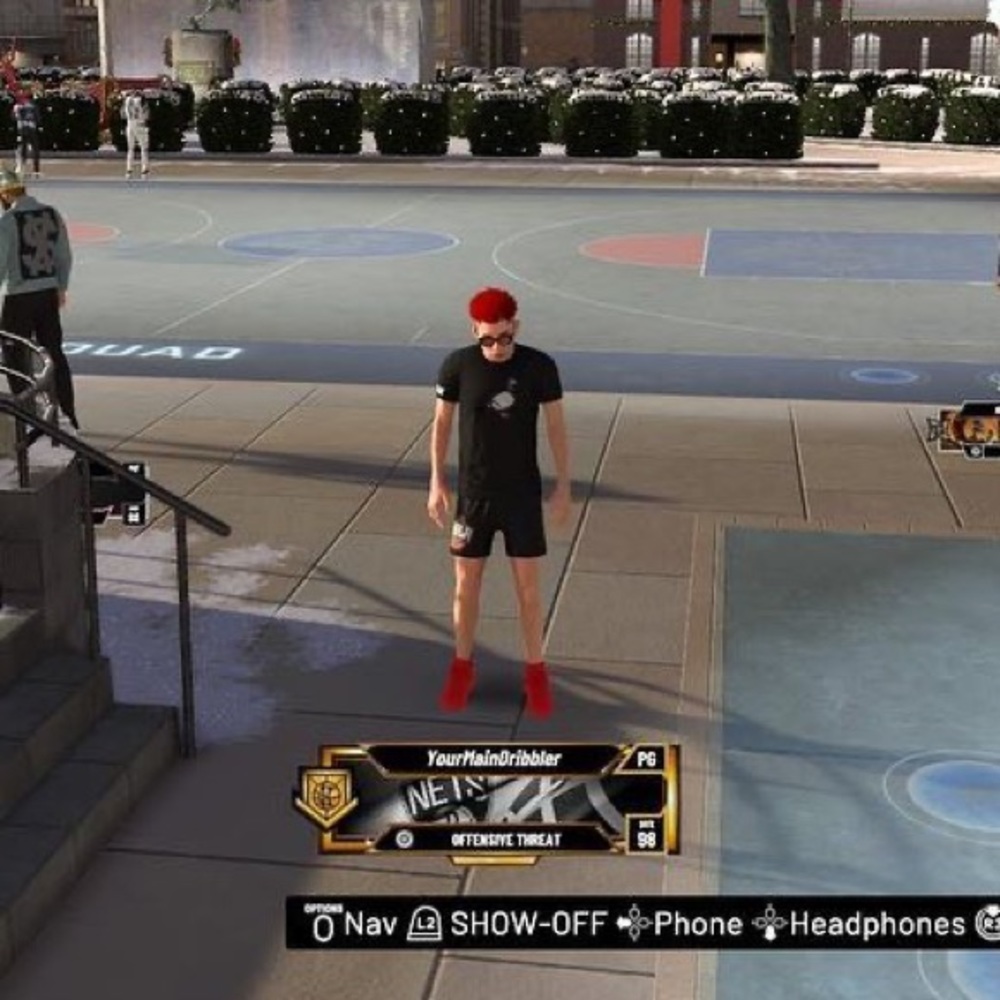Image resolution: width=1000 pixels, height=1000 pixels.
Task: Click the gold shield badge on the nameplate
Action: coord(325,797)
